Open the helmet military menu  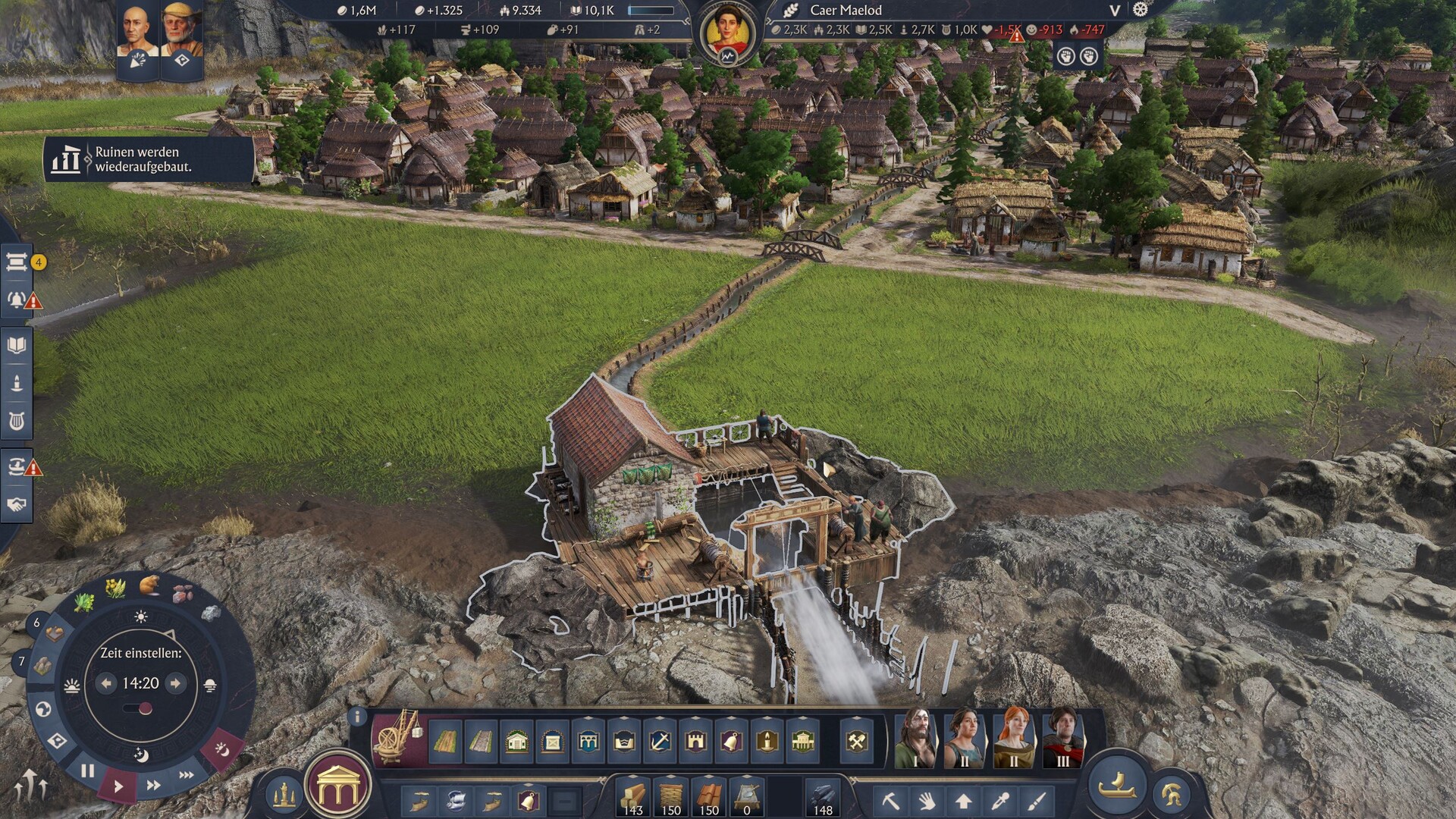pyautogui.click(x=1171, y=794)
